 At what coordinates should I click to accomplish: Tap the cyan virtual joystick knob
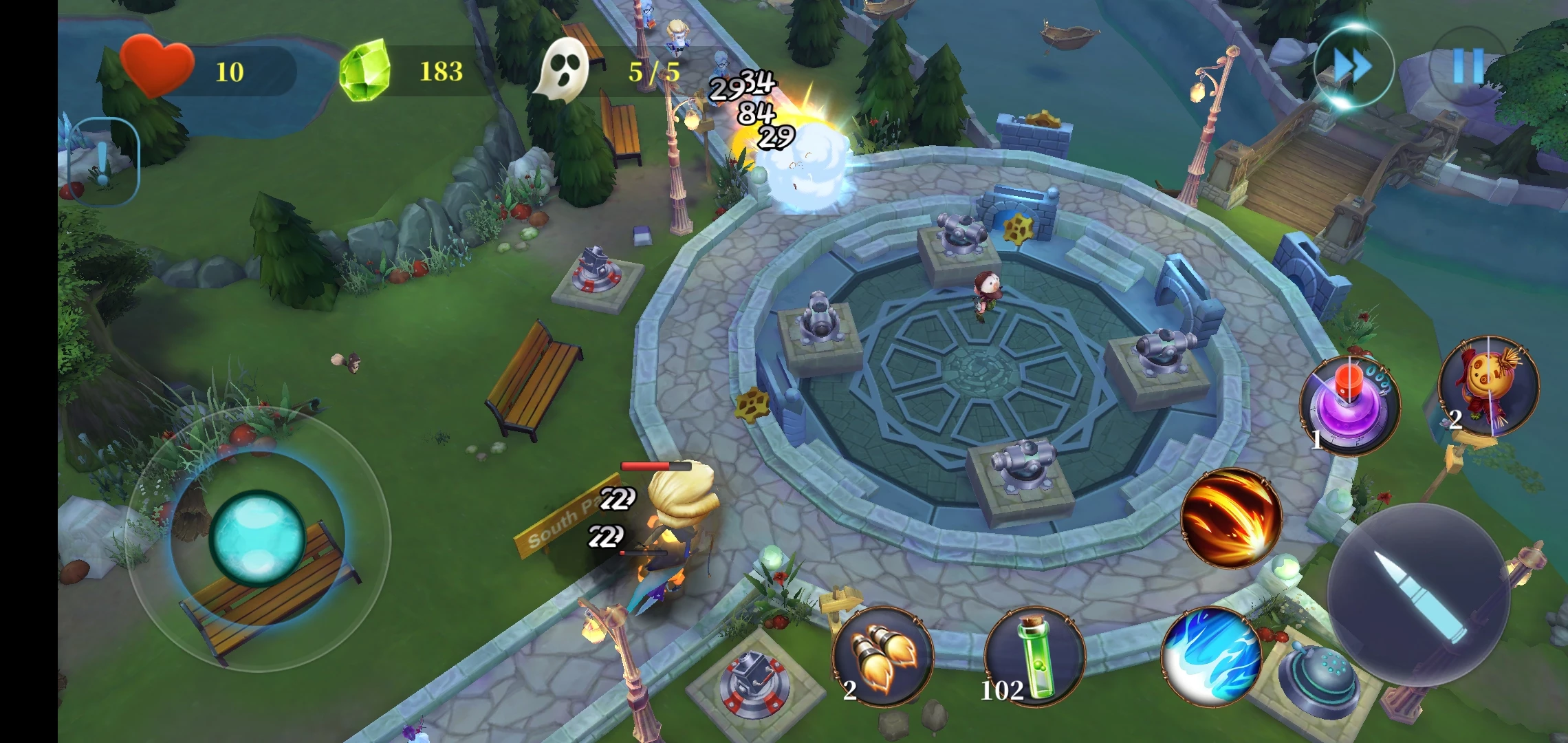(x=257, y=537)
